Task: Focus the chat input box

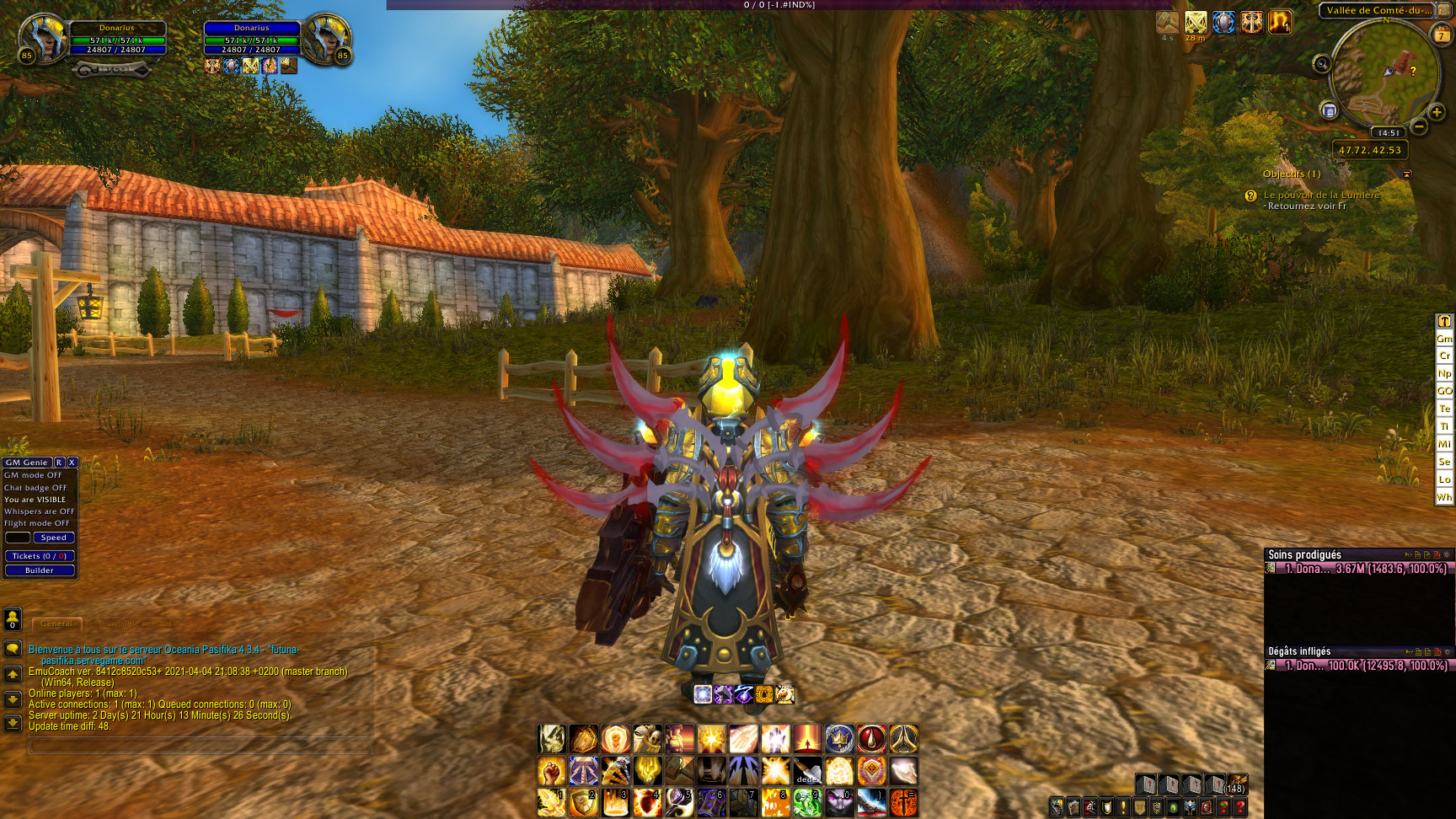Action: tap(201, 746)
